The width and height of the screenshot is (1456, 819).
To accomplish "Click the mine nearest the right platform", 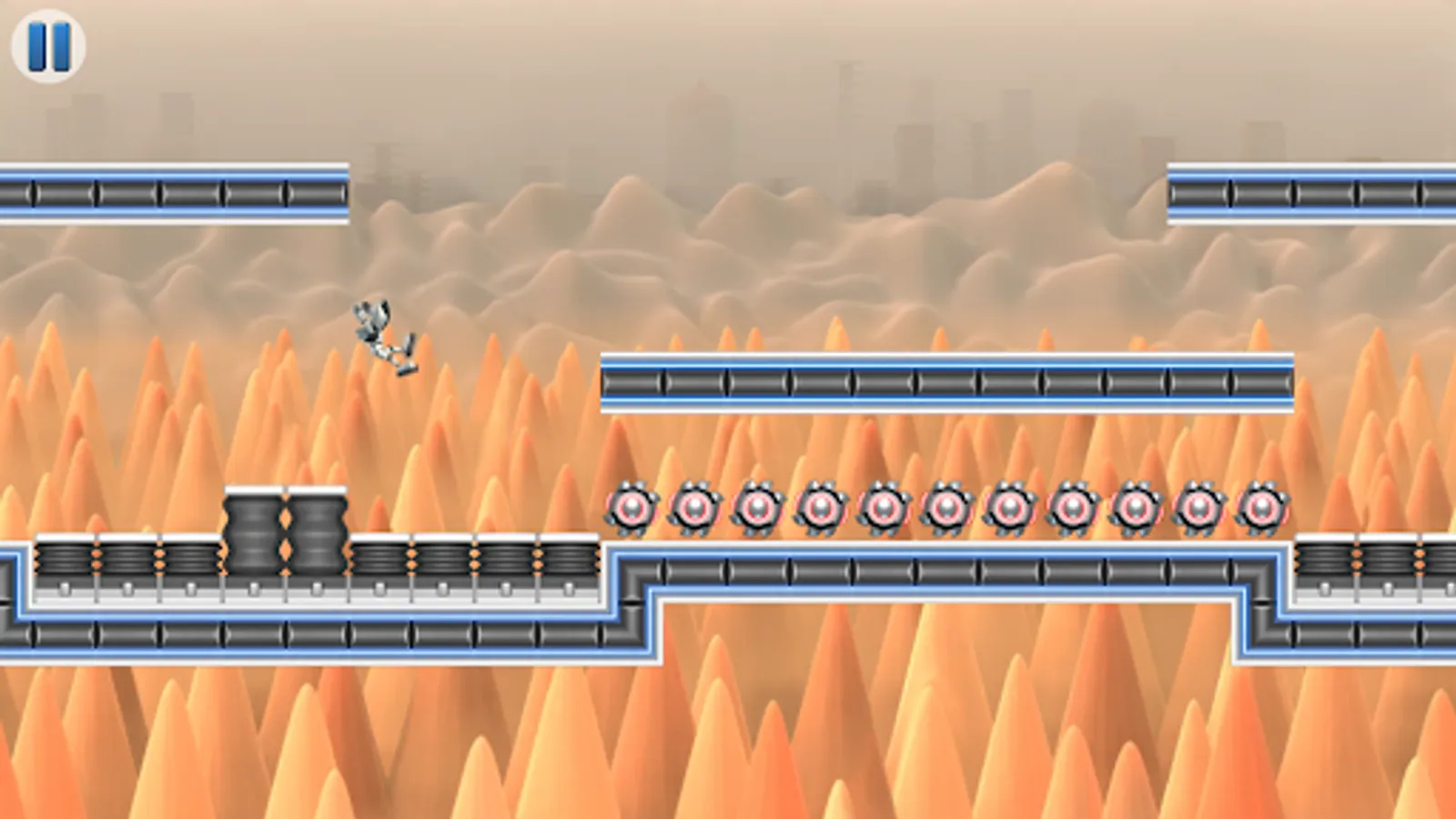I will [x=1260, y=505].
